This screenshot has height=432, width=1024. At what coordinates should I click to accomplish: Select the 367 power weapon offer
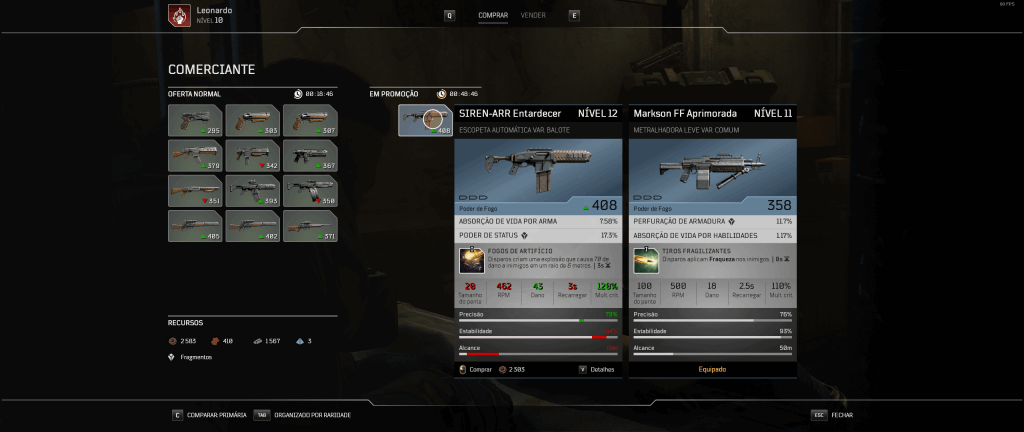tap(309, 155)
